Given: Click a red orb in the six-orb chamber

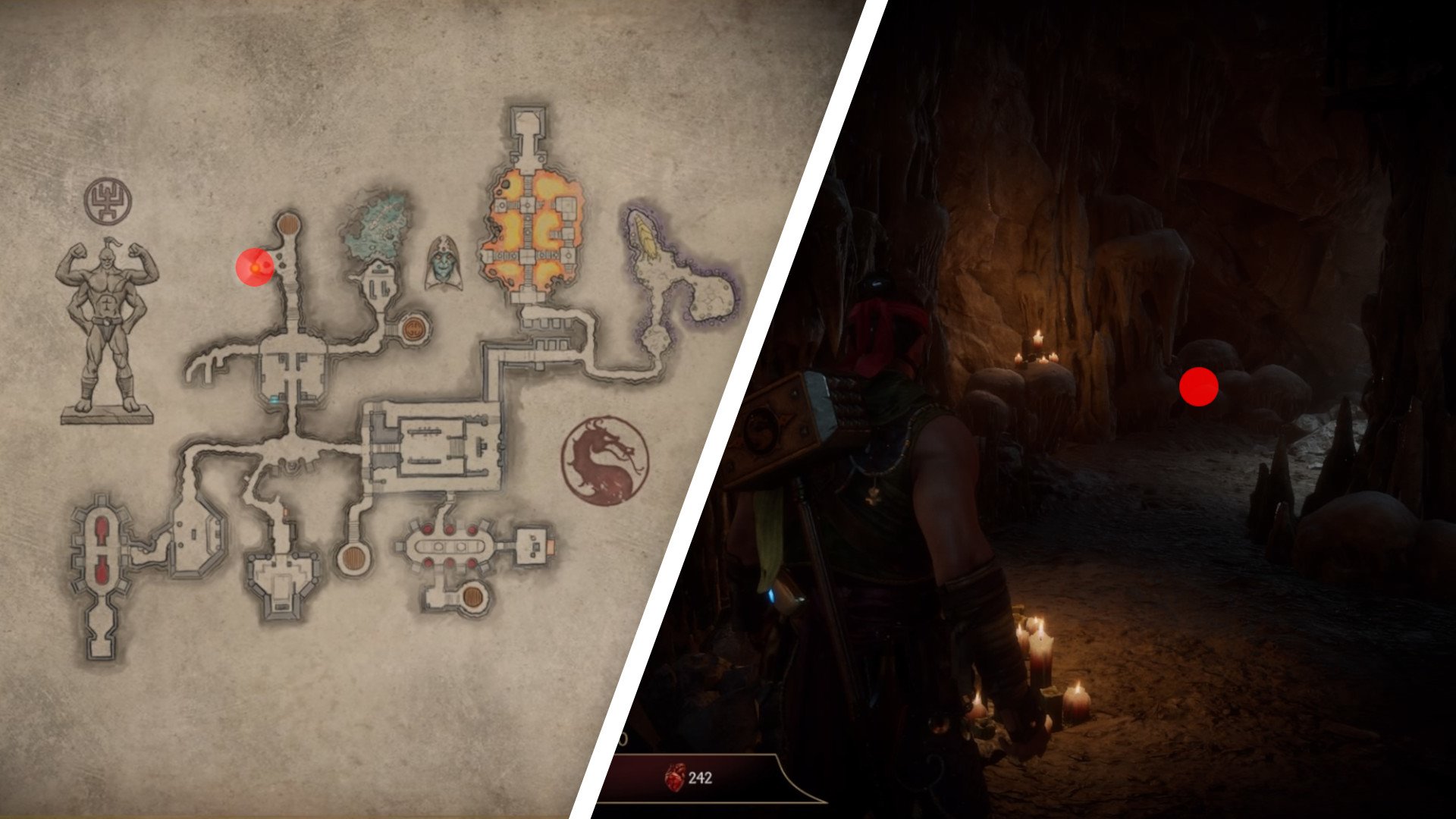Looking at the screenshot, I should click(428, 529).
